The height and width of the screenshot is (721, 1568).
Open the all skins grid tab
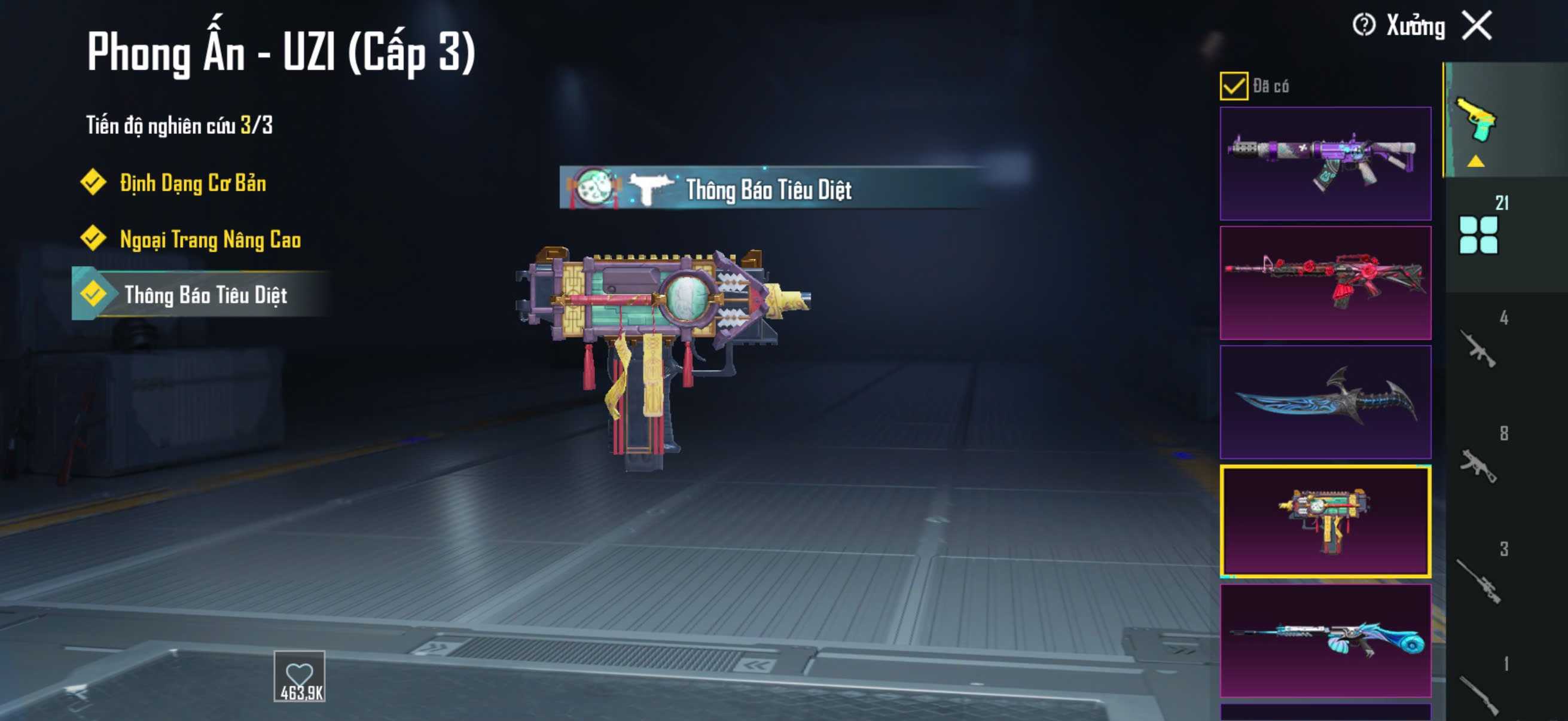pos(1478,234)
